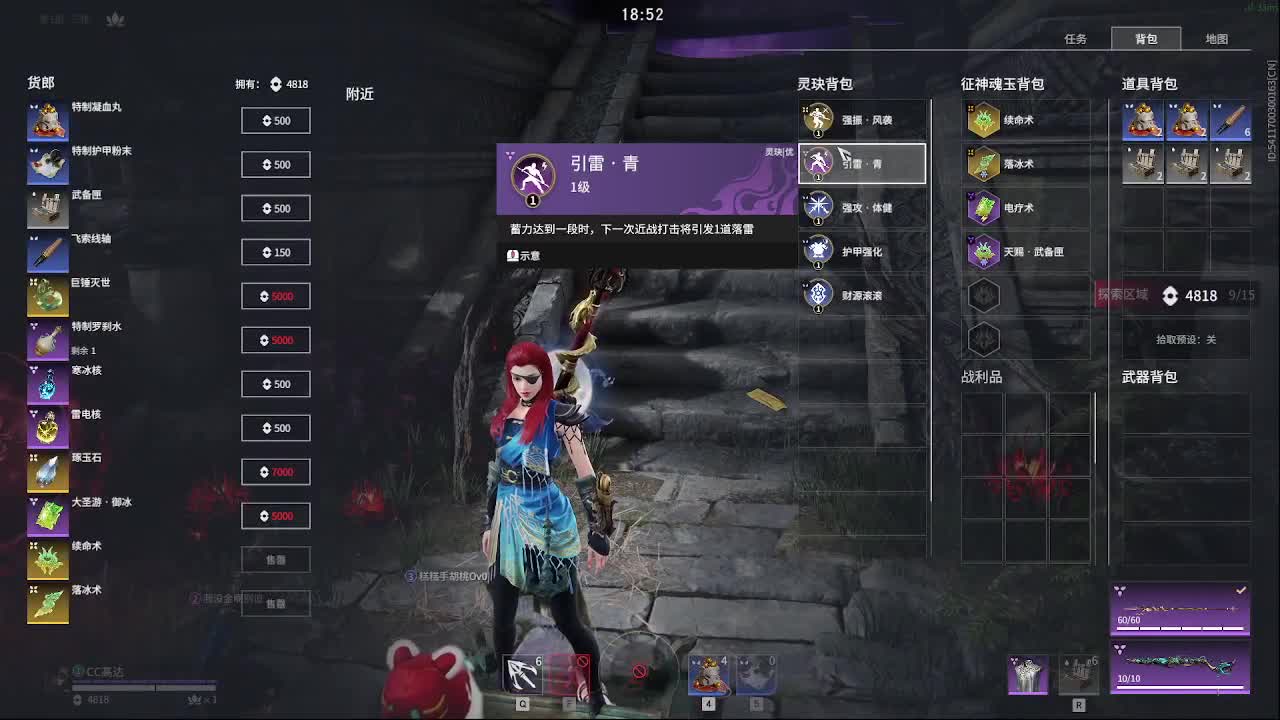Viewport: 1280px width, 720px height.
Task: Click the 引雷·青 spirit orb icon
Action: (x=820, y=162)
